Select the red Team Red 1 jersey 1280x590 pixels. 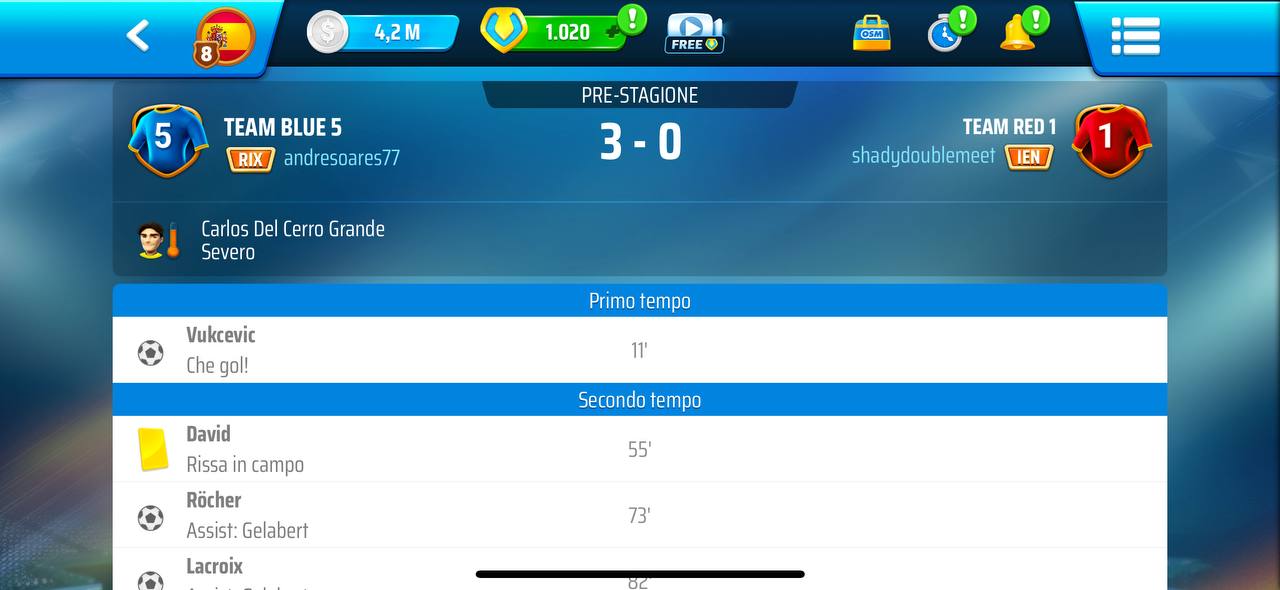(1111, 139)
